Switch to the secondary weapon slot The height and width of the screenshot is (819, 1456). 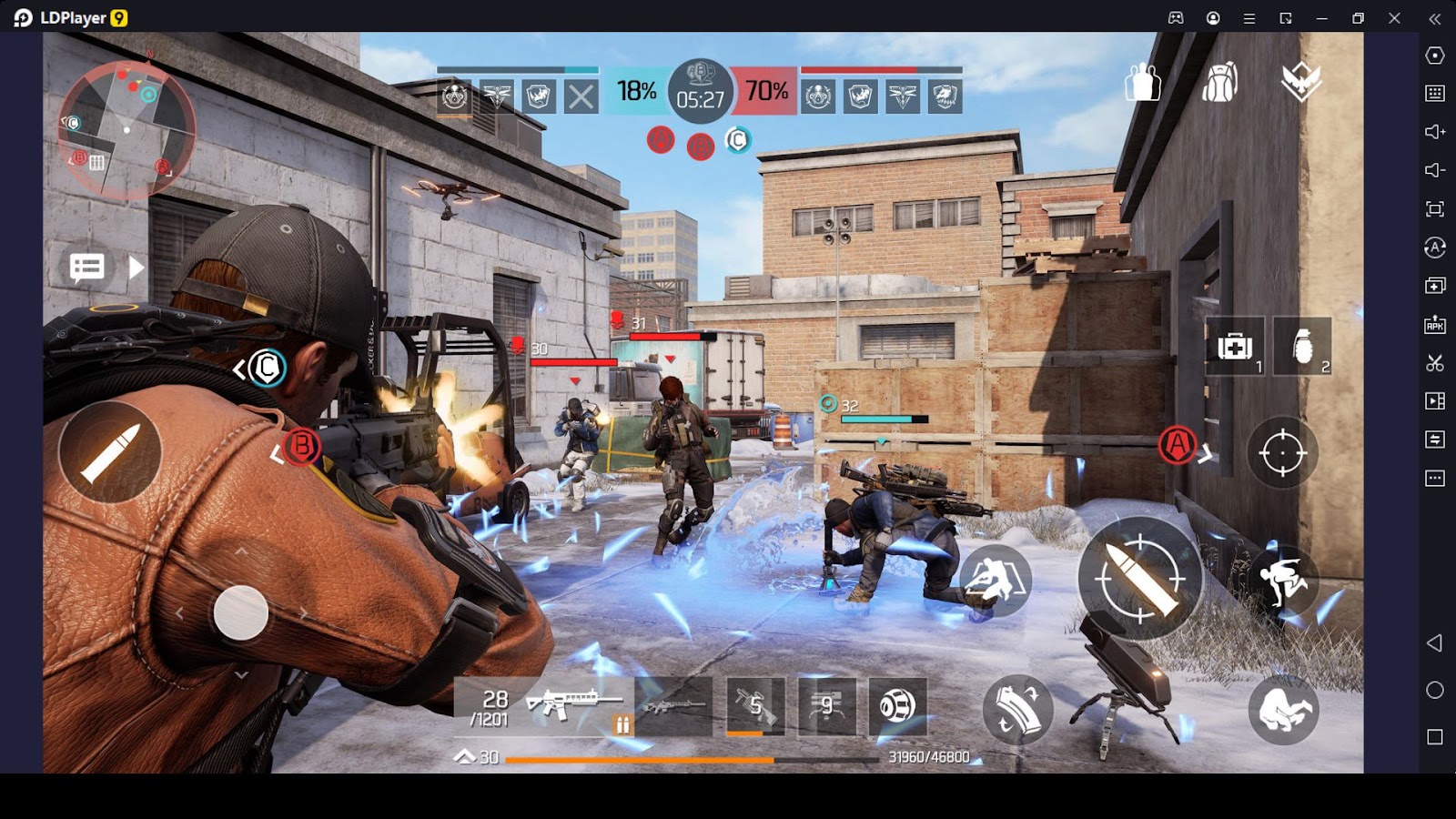click(x=674, y=706)
